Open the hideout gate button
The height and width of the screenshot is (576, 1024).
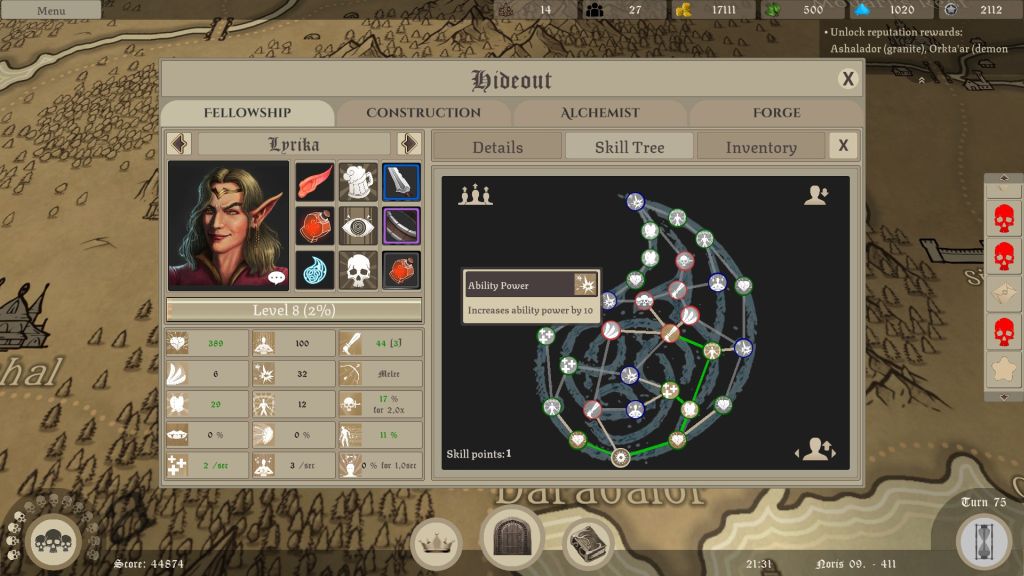512,537
